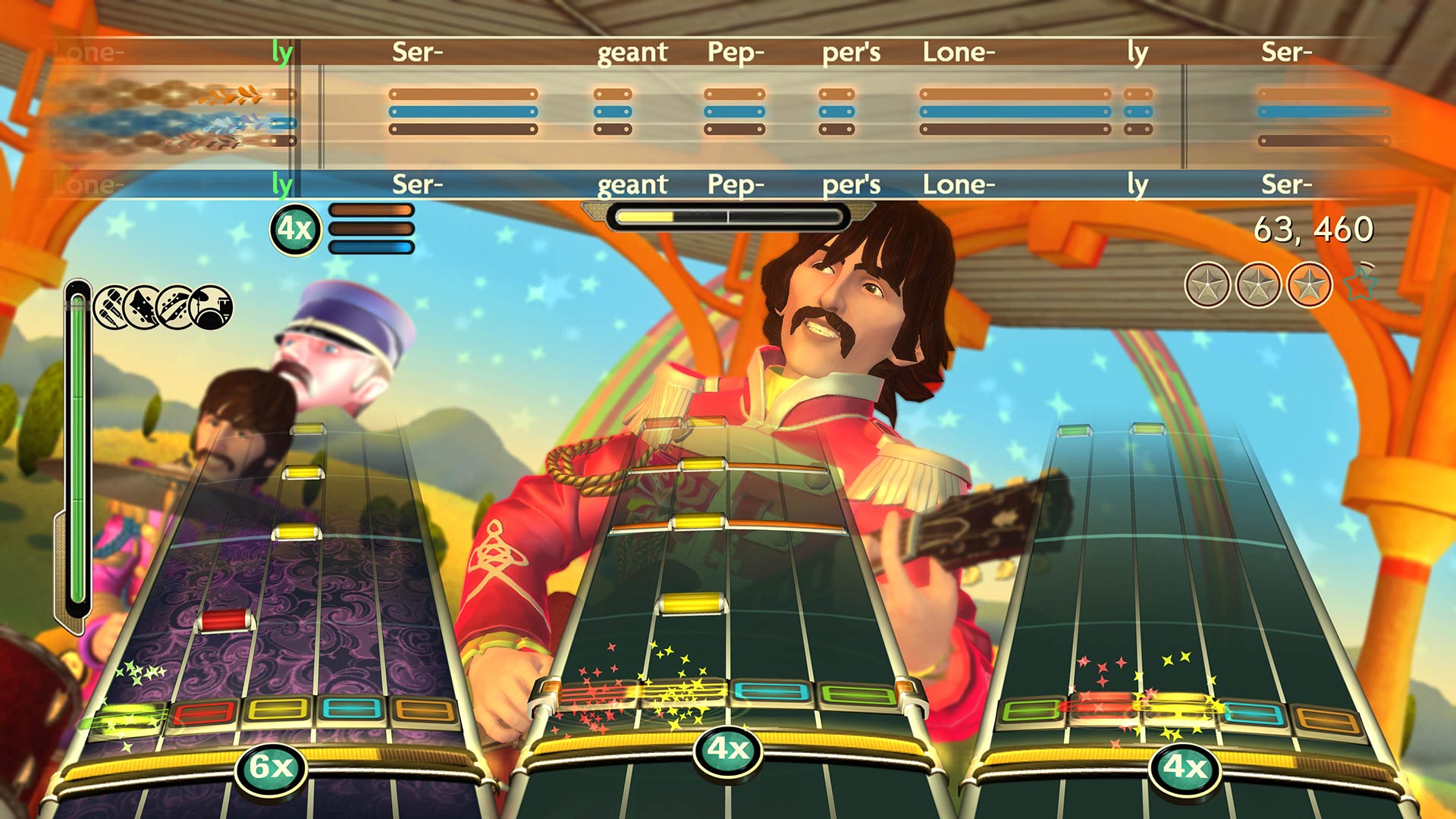1456x819 pixels.
Task: Select the drum kit instrument icon
Action: pyautogui.click(x=211, y=307)
